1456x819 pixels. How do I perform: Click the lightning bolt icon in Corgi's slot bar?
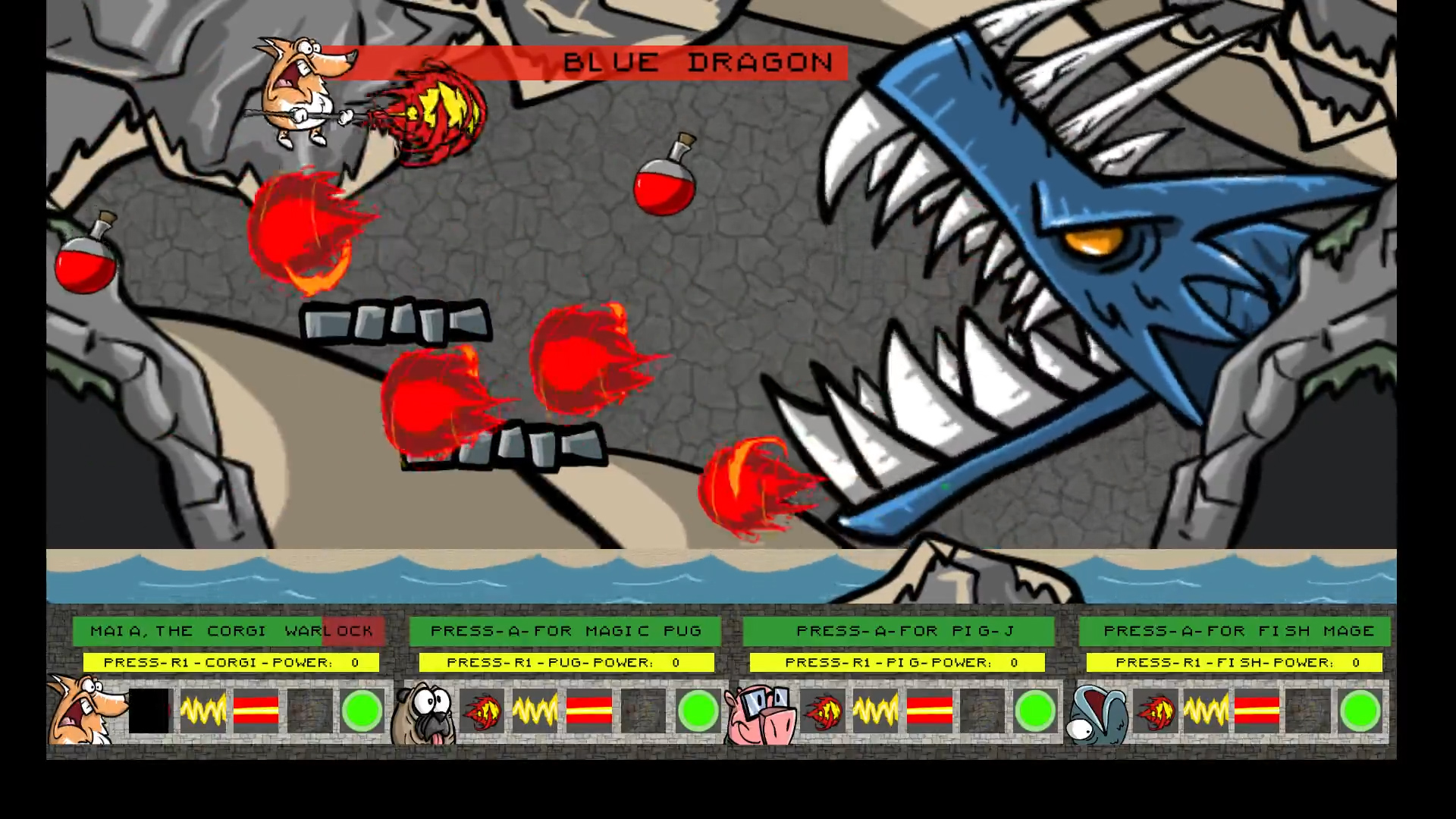tap(203, 711)
